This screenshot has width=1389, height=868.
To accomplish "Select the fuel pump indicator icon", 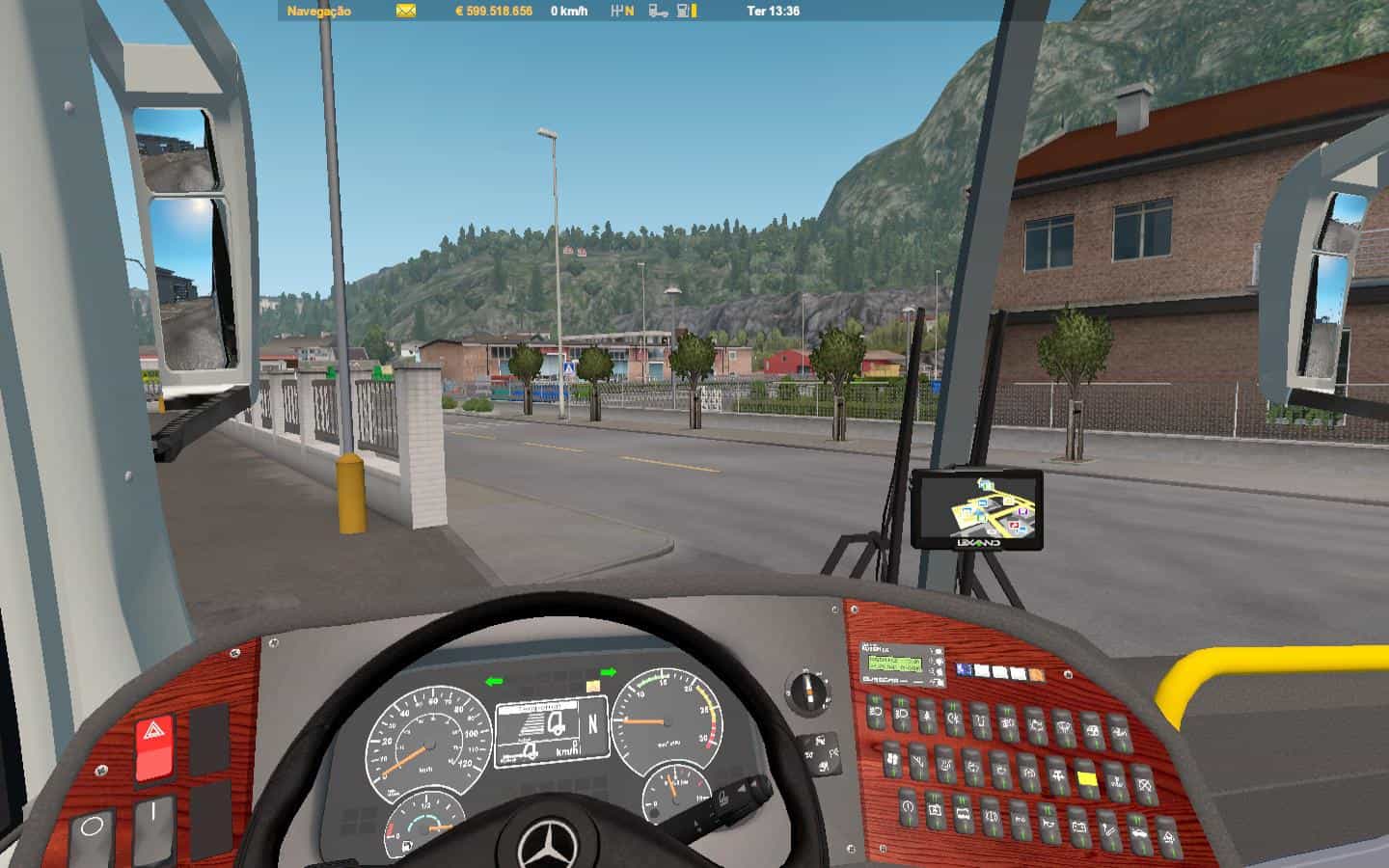I will point(684,12).
